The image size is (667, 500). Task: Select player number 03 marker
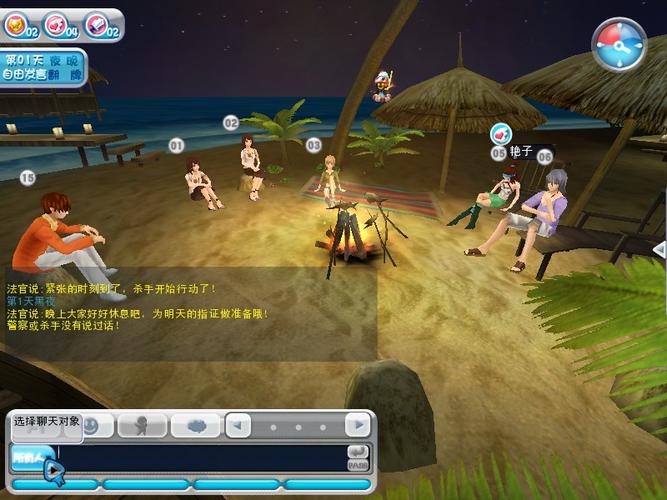pos(313,145)
